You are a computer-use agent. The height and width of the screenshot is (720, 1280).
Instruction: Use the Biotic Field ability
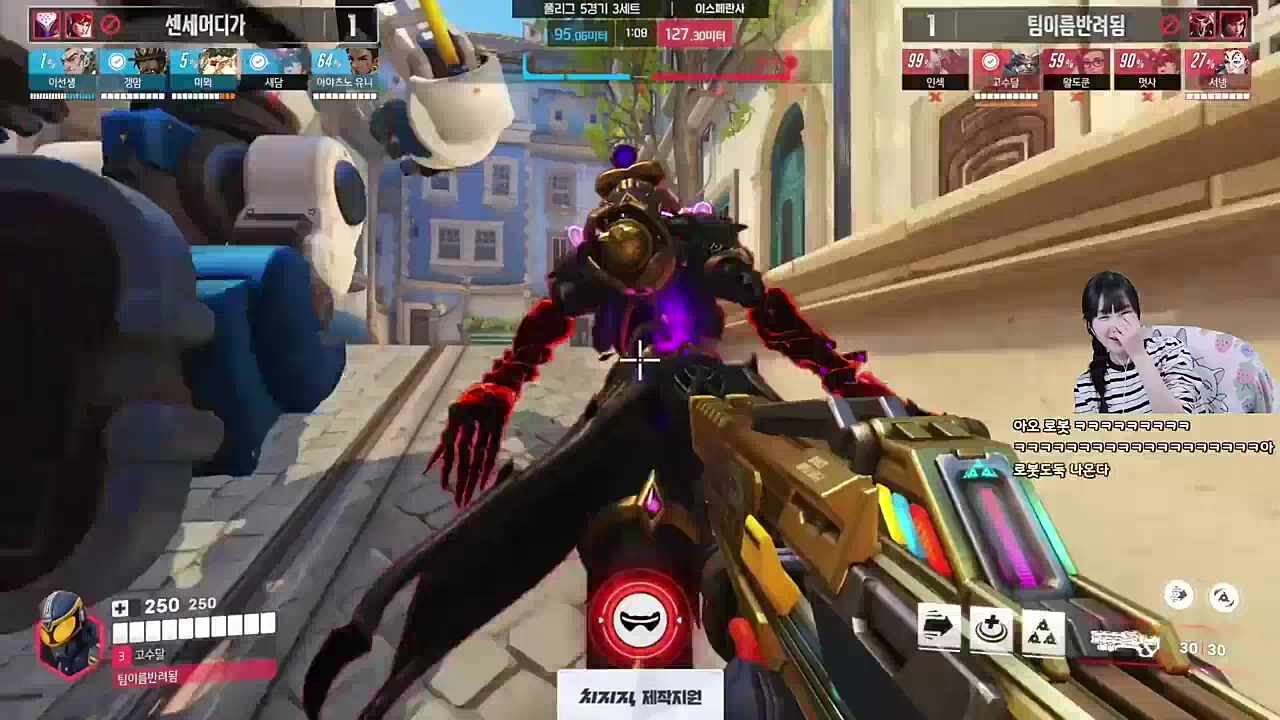click(991, 629)
